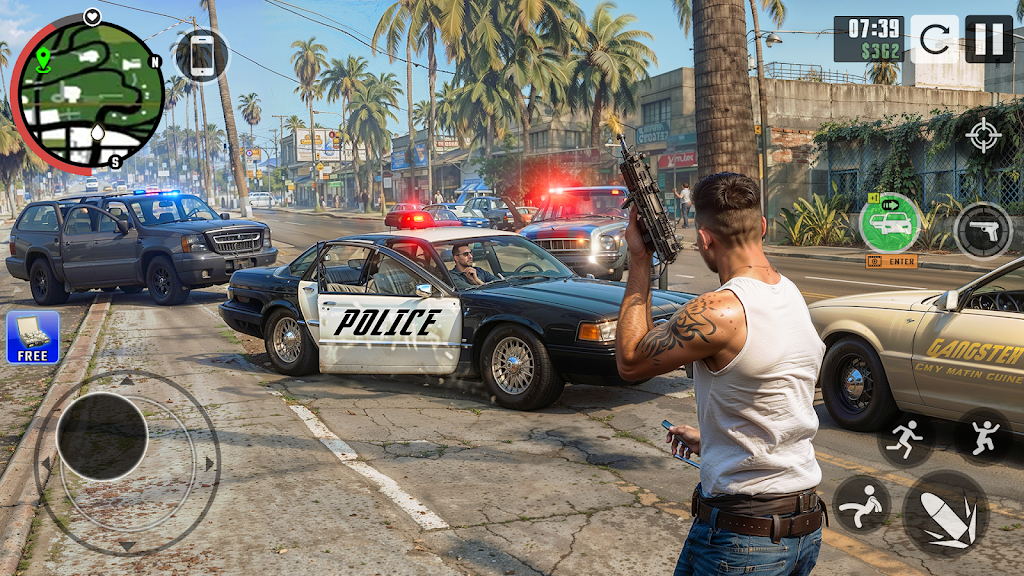Activate the crosshair aim button

click(983, 136)
